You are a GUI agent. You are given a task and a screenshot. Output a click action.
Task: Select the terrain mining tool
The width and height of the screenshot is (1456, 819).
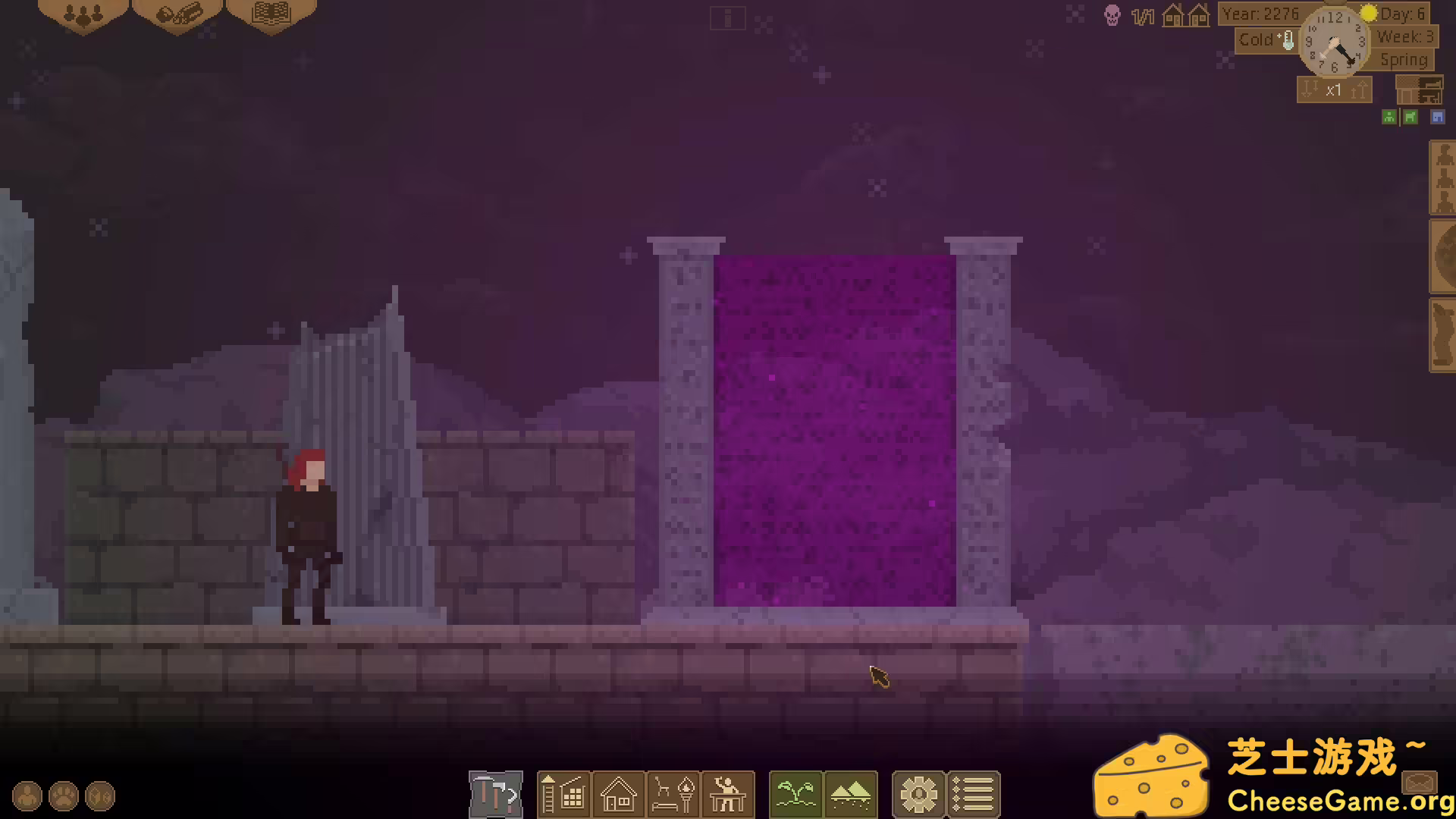852,795
